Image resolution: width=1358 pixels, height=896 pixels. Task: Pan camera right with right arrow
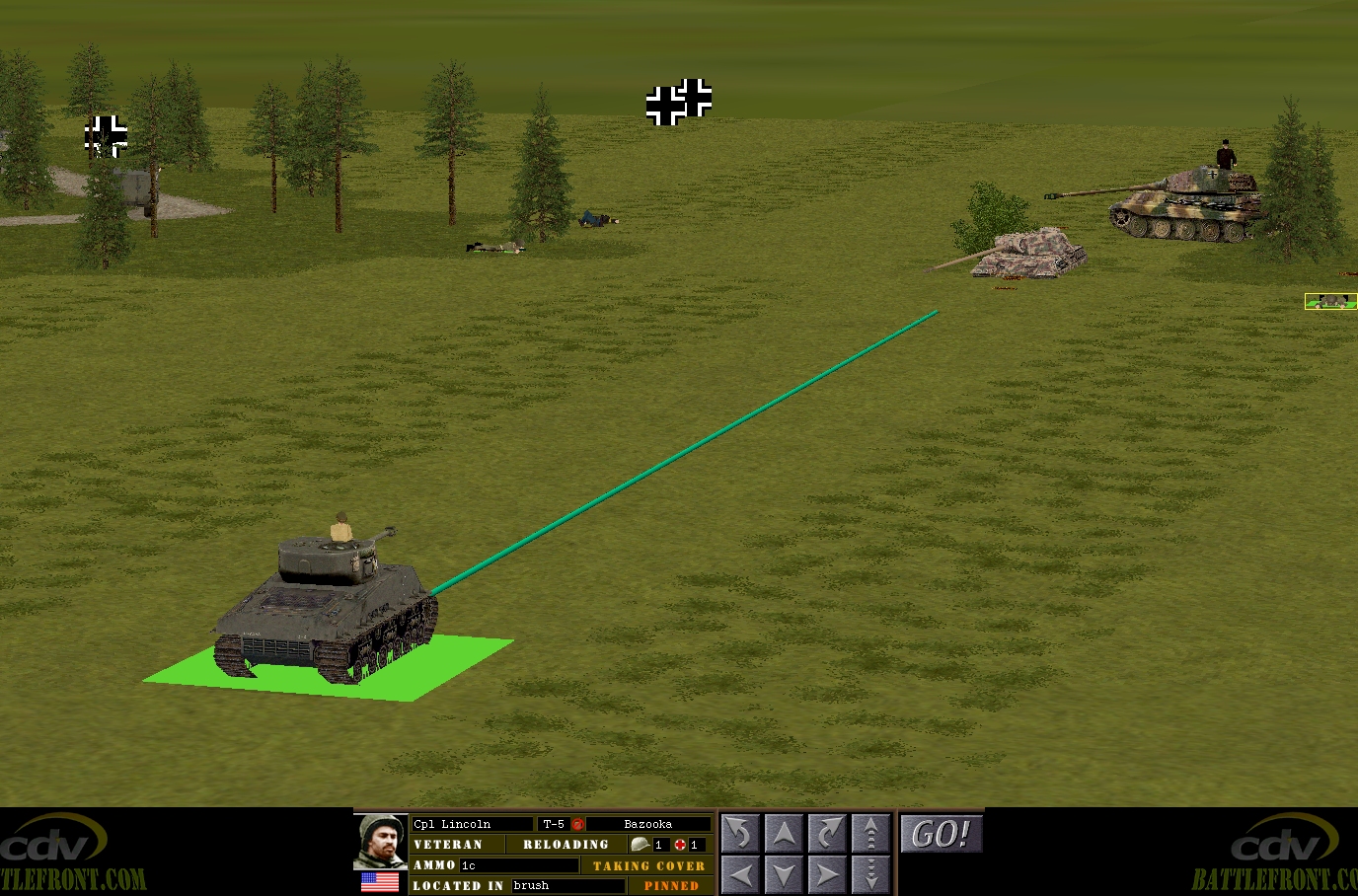pos(827,874)
